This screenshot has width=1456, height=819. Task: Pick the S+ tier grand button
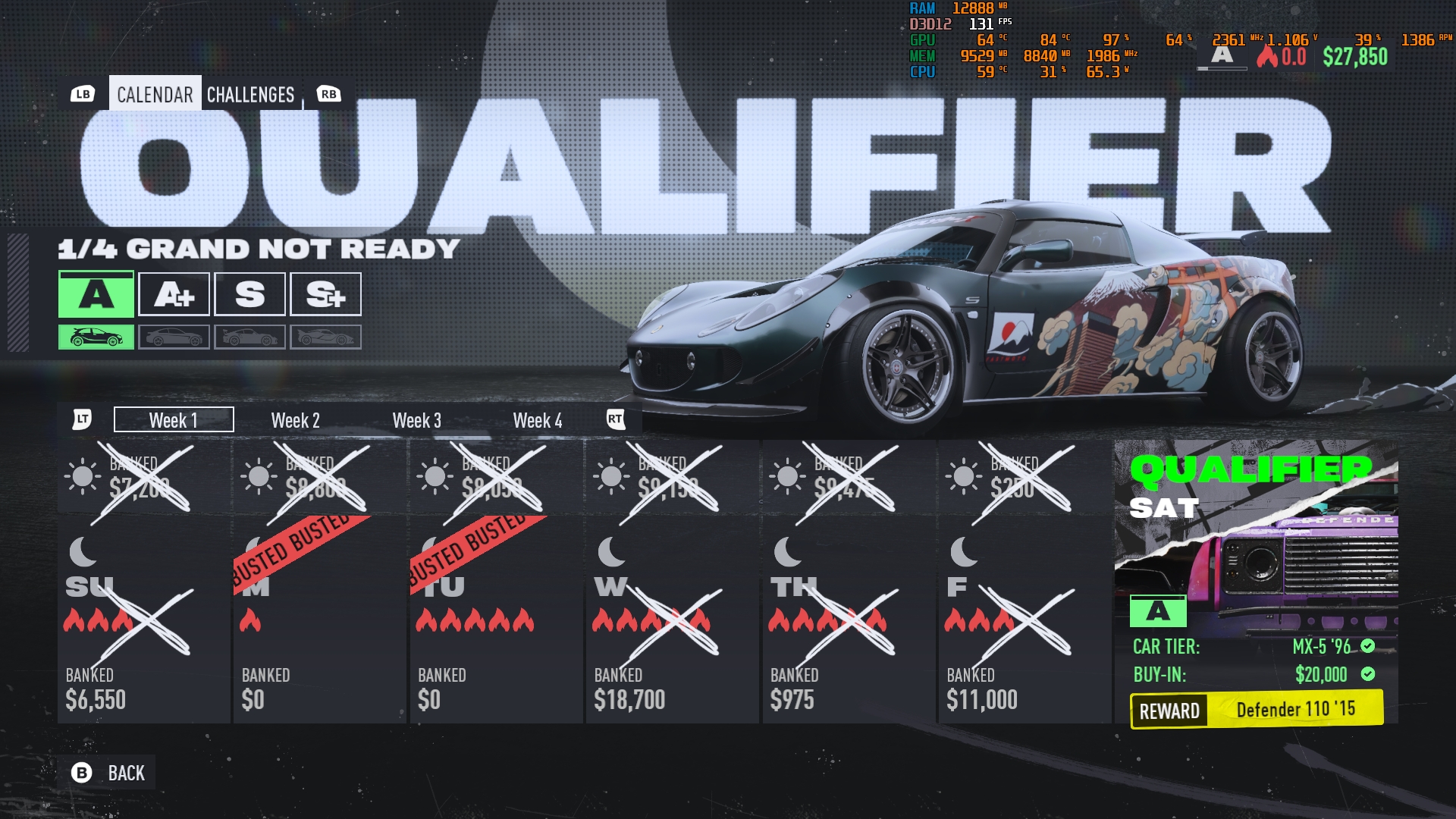tap(325, 294)
